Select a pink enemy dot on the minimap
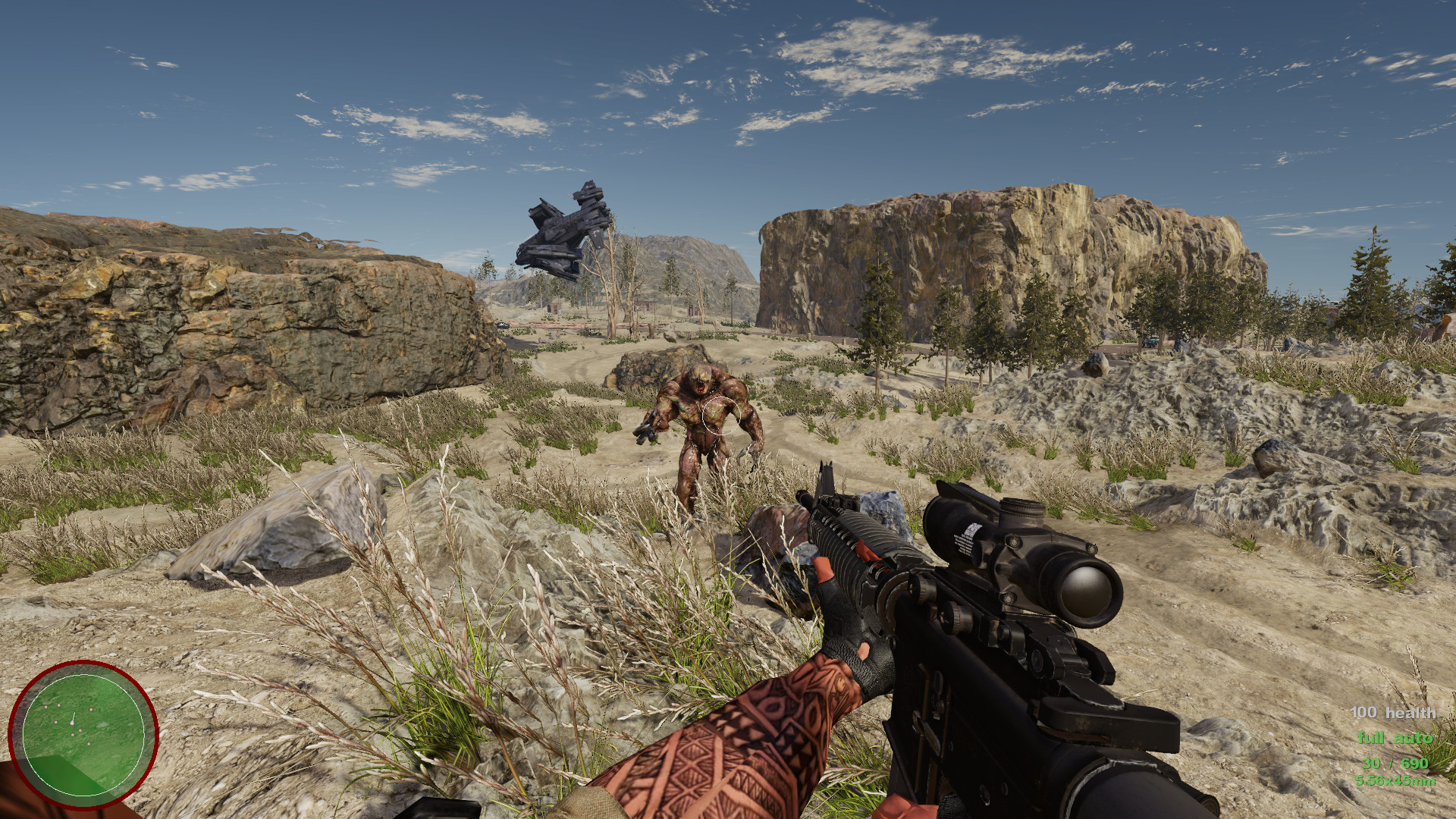 pos(91,709)
